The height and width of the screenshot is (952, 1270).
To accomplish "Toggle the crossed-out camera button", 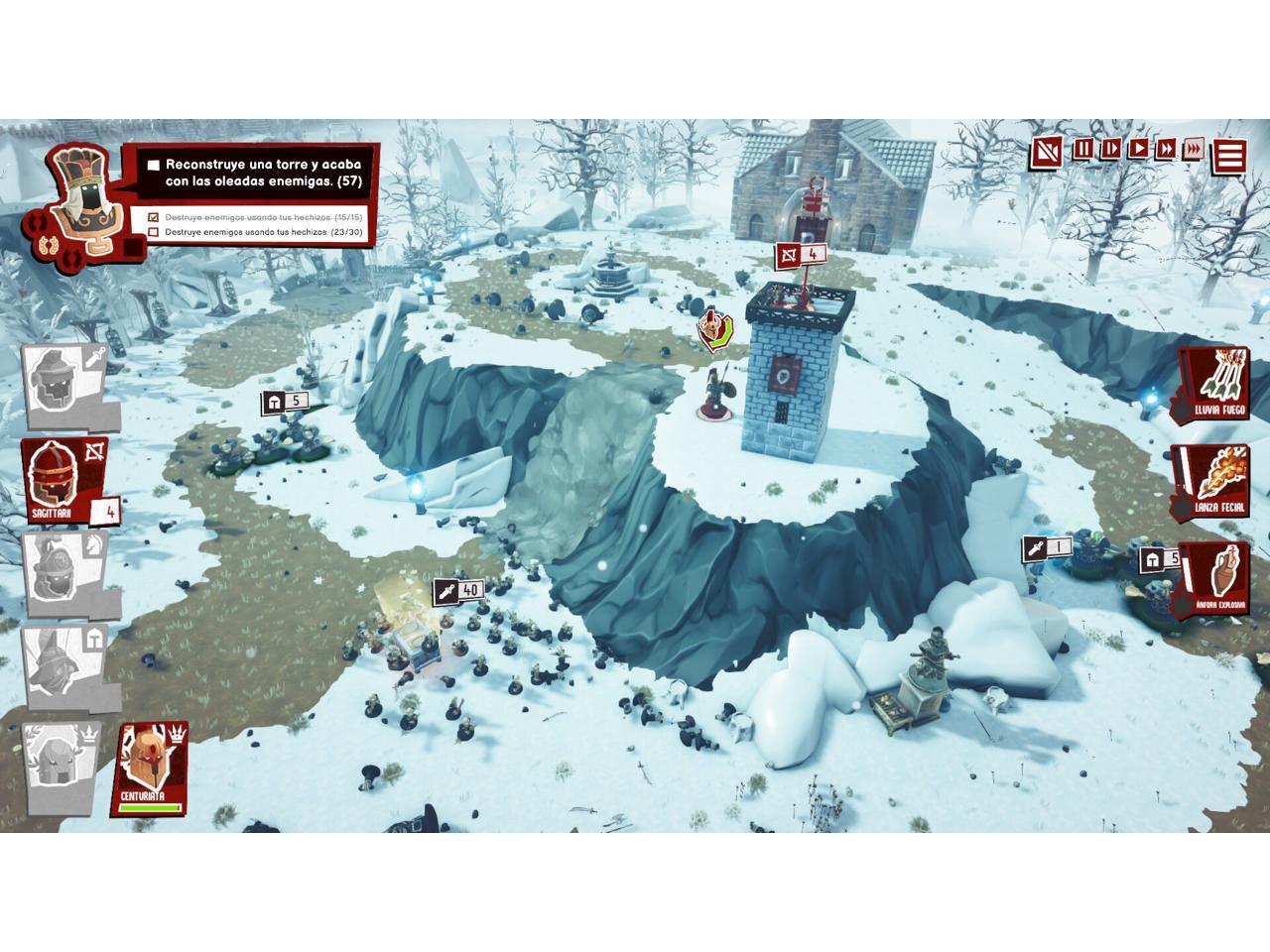I will tap(1046, 152).
